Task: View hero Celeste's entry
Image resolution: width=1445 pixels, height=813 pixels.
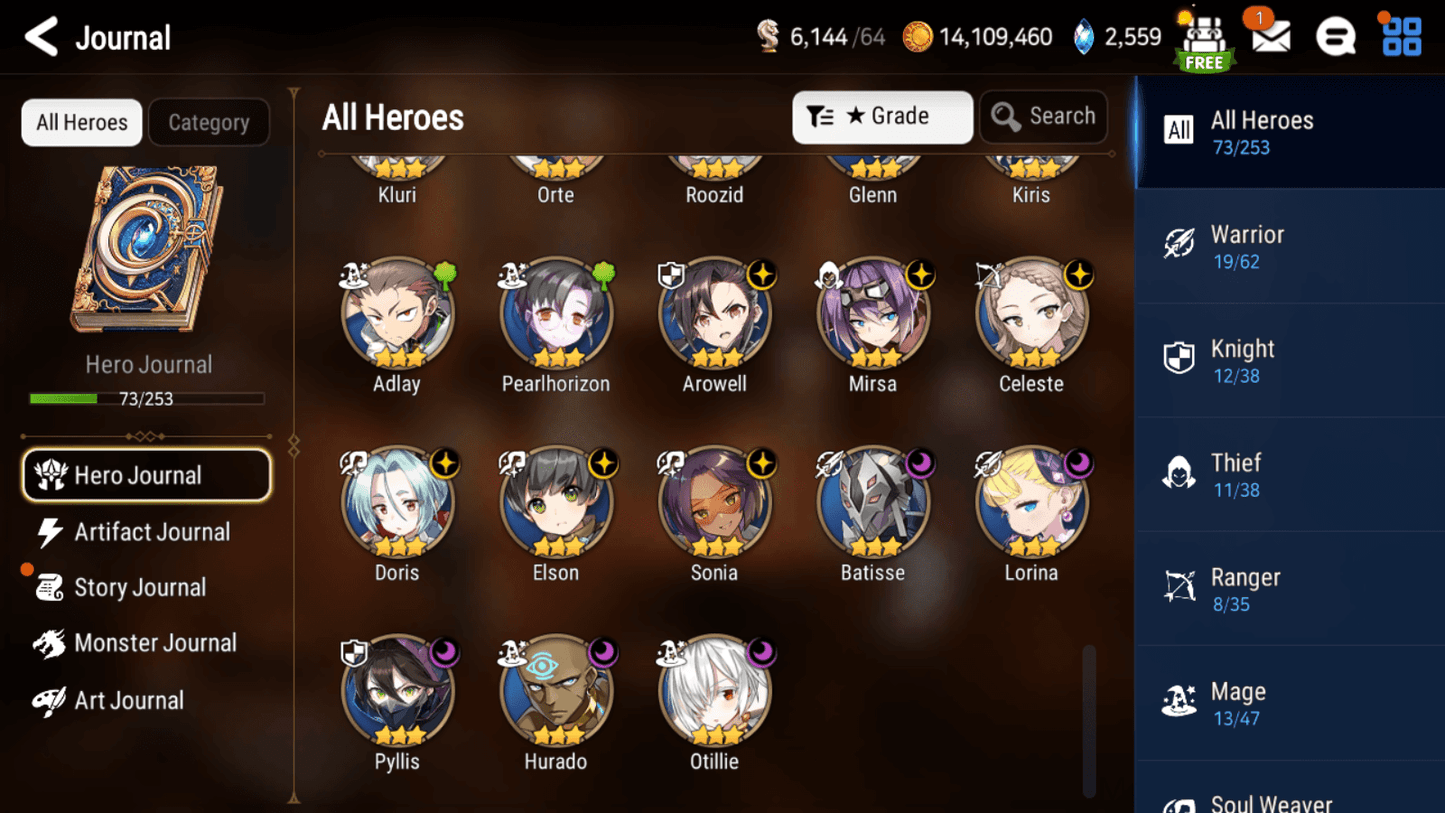Action: pyautogui.click(x=1031, y=315)
